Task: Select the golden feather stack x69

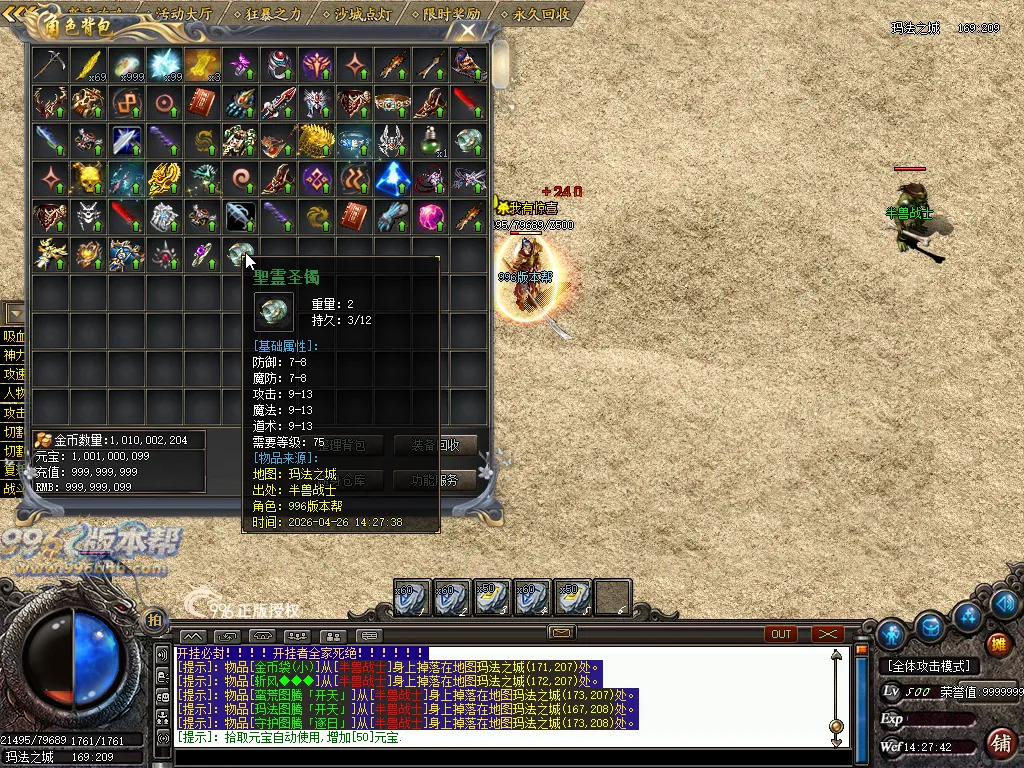Action: pyautogui.click(x=88, y=64)
